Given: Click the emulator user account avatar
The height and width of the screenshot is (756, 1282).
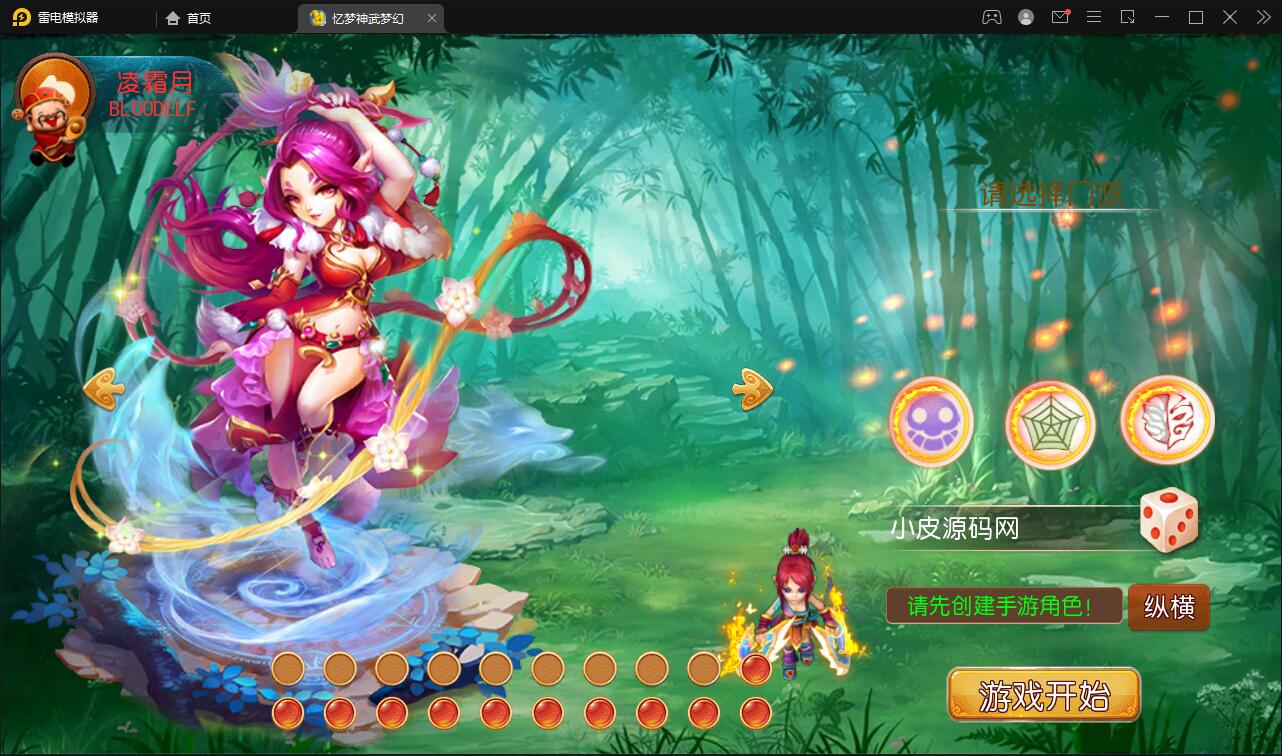Looking at the screenshot, I should point(1025,17).
